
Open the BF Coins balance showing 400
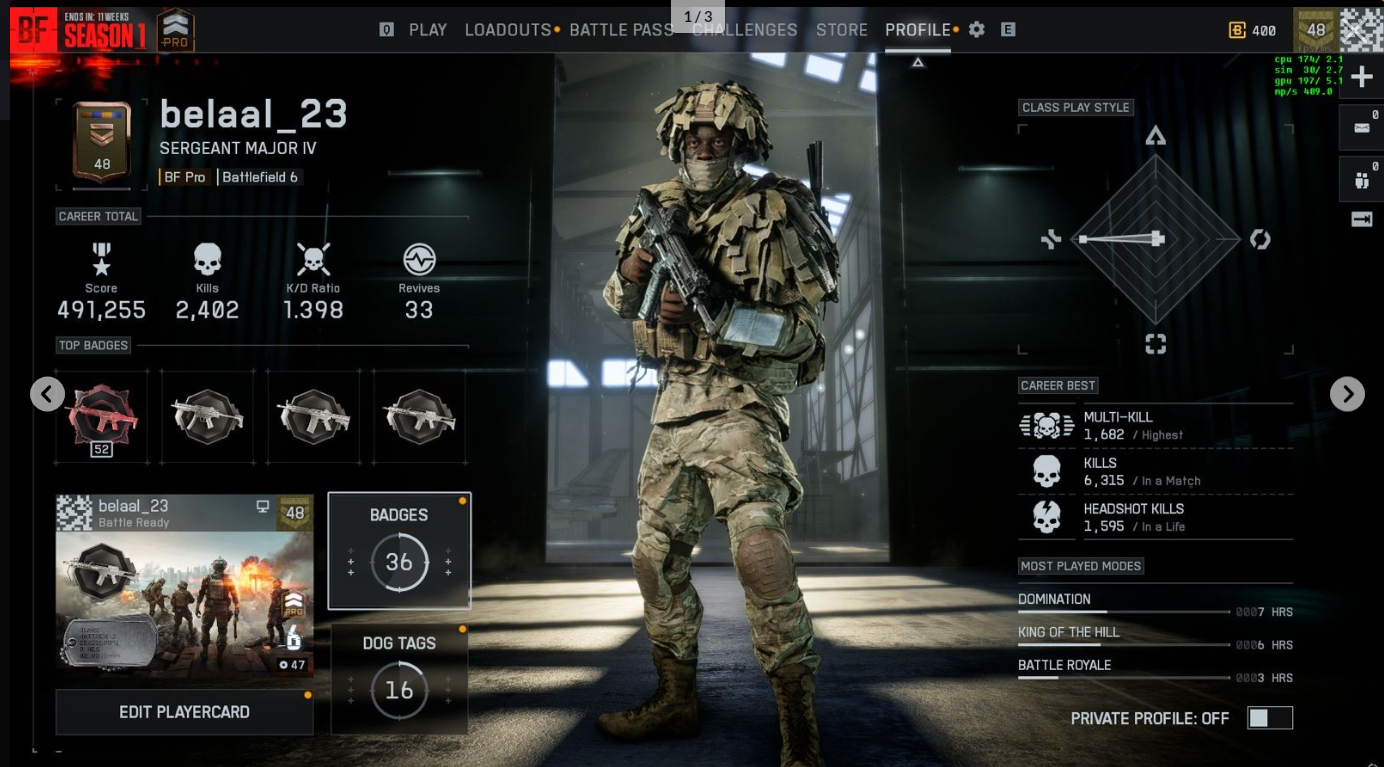[x=1253, y=31]
